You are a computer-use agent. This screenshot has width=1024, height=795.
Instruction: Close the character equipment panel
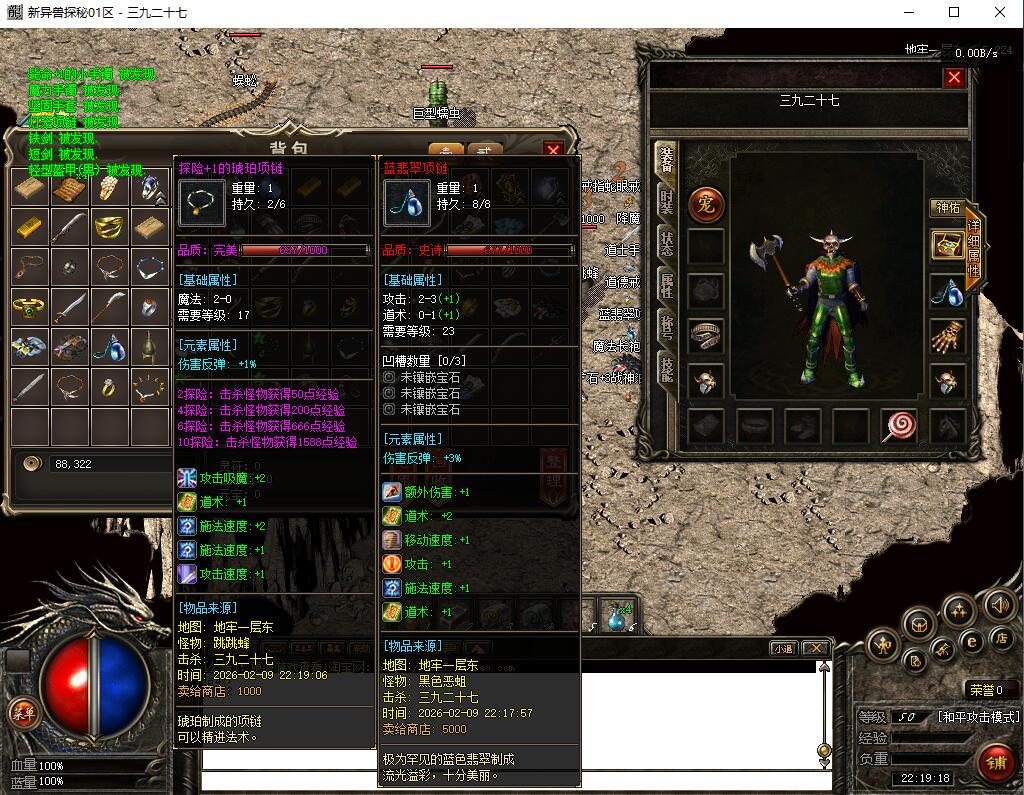(954, 78)
